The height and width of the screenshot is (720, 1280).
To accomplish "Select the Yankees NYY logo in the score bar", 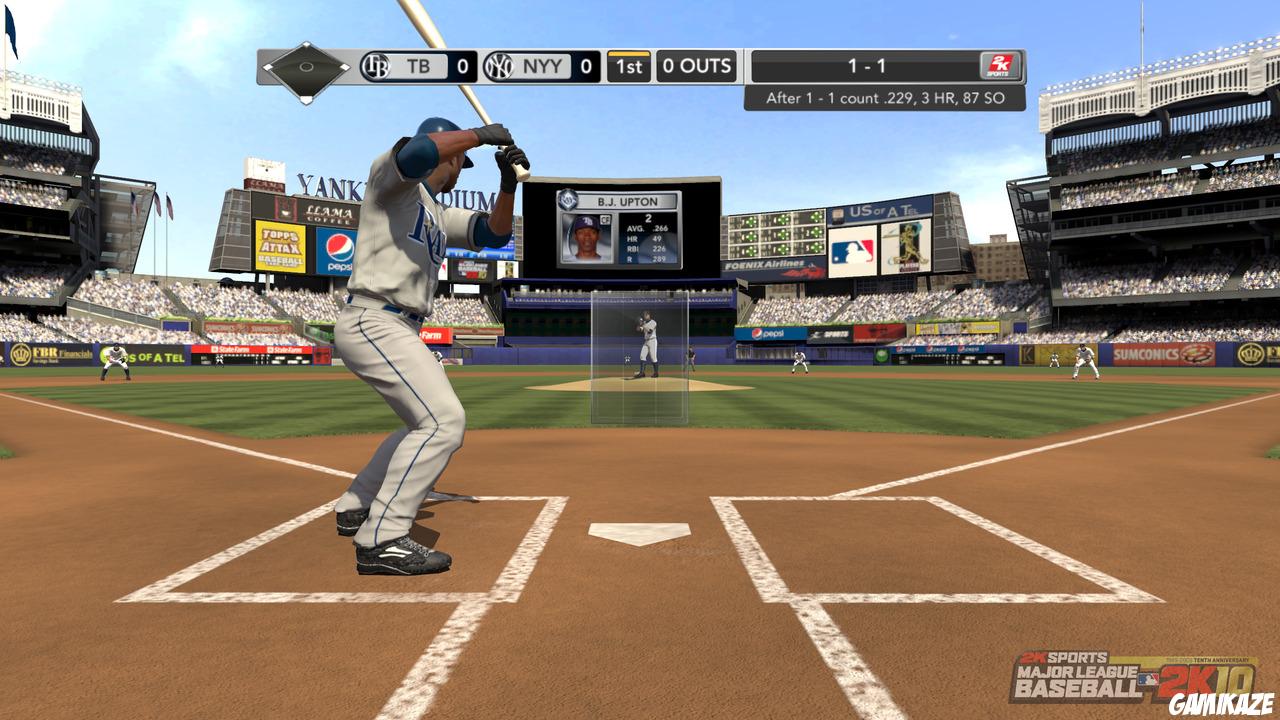I will click(x=498, y=65).
